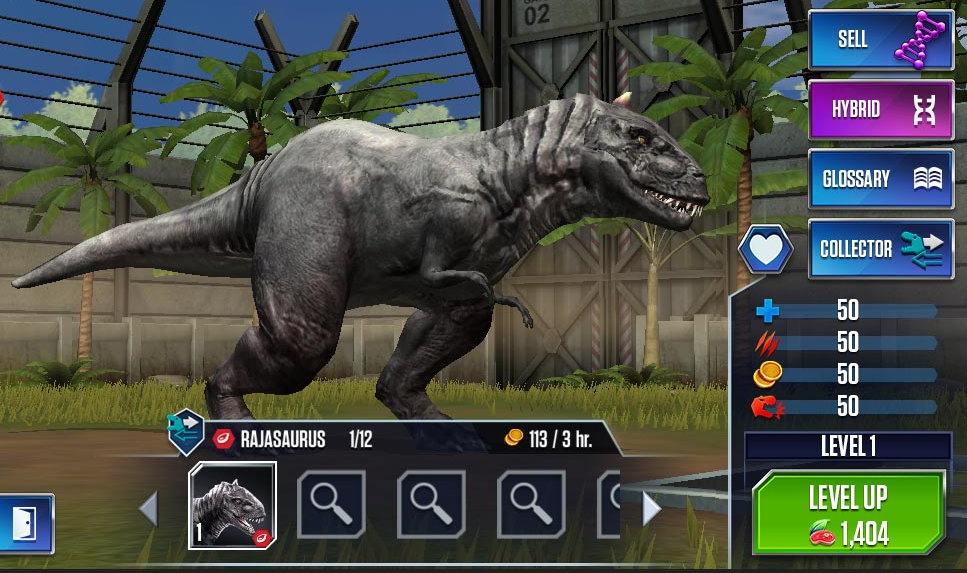
Task: Open the Collector button
Action: pos(880,249)
